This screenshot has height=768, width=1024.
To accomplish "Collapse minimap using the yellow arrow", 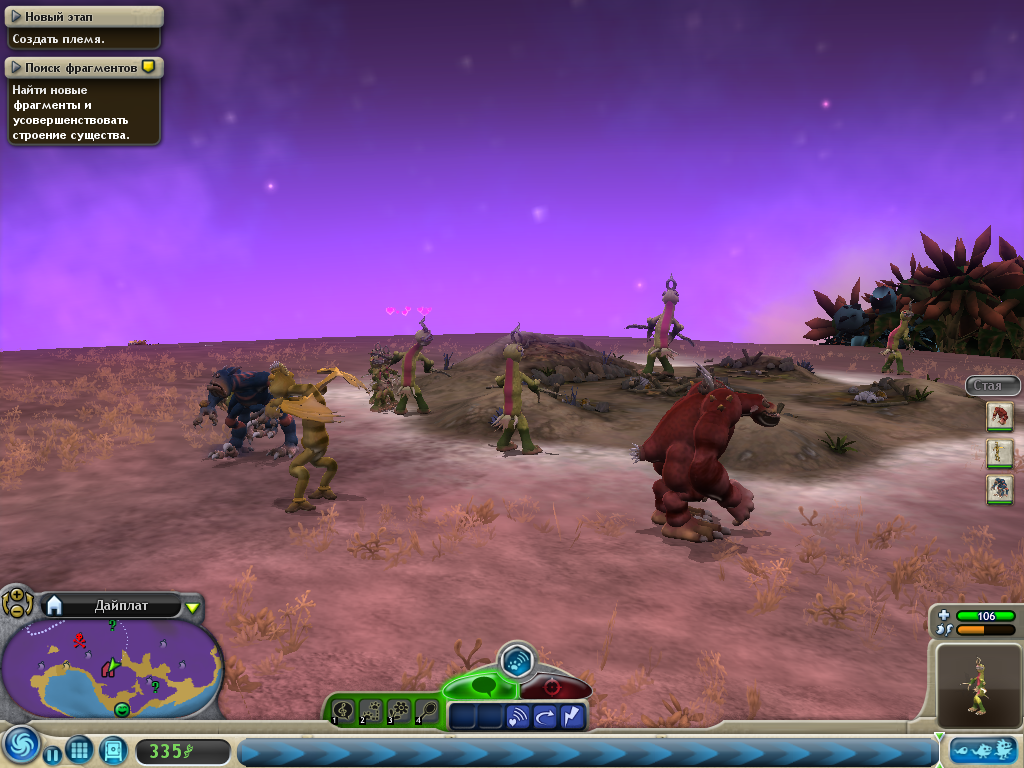I will [193, 607].
